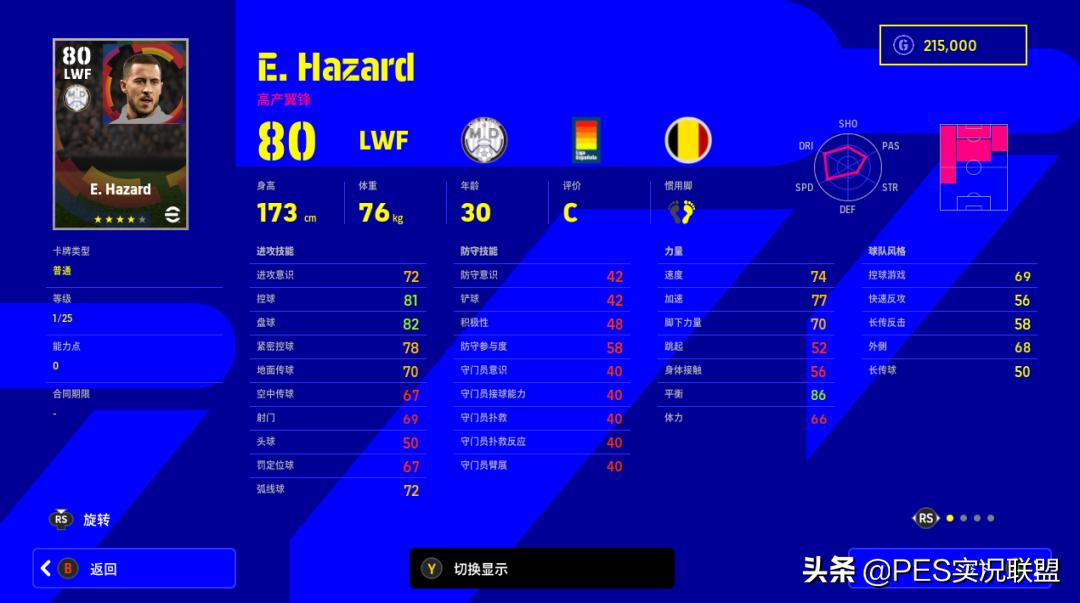Switch the display with 切换显示

541,568
